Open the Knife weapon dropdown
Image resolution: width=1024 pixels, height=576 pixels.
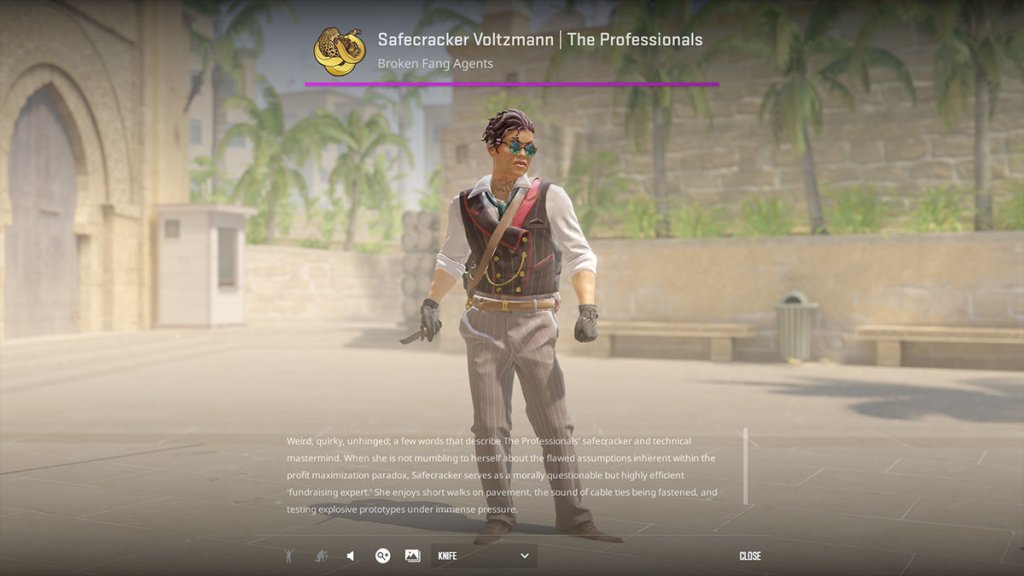483,556
